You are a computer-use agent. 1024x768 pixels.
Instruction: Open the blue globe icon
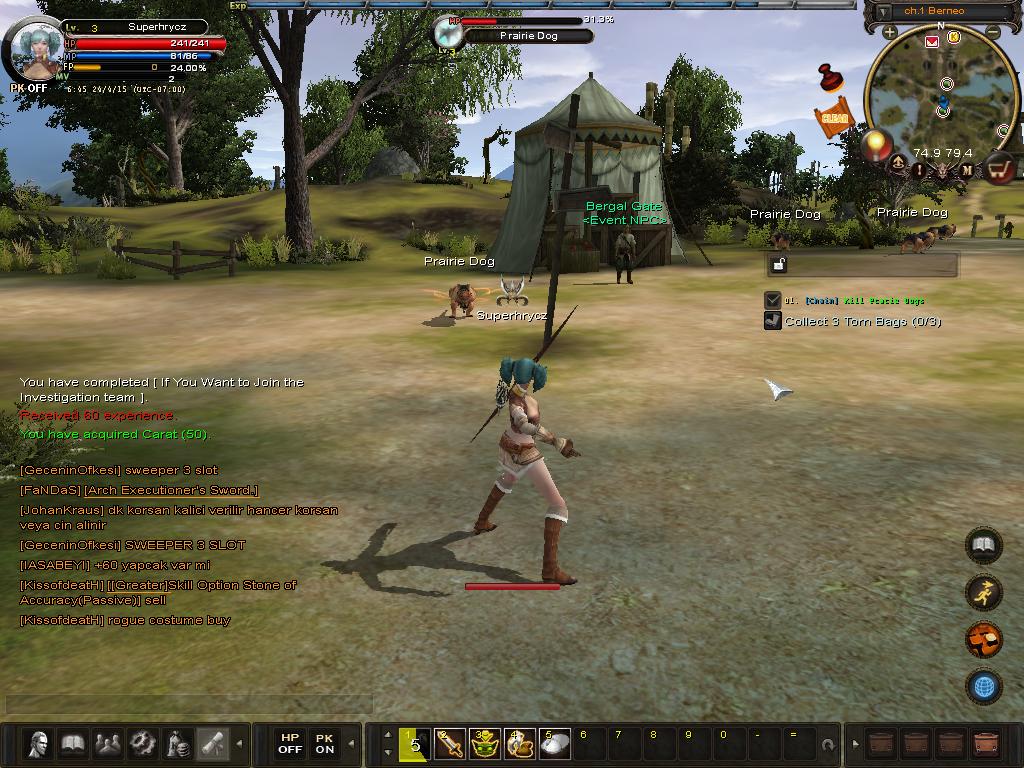[984, 686]
